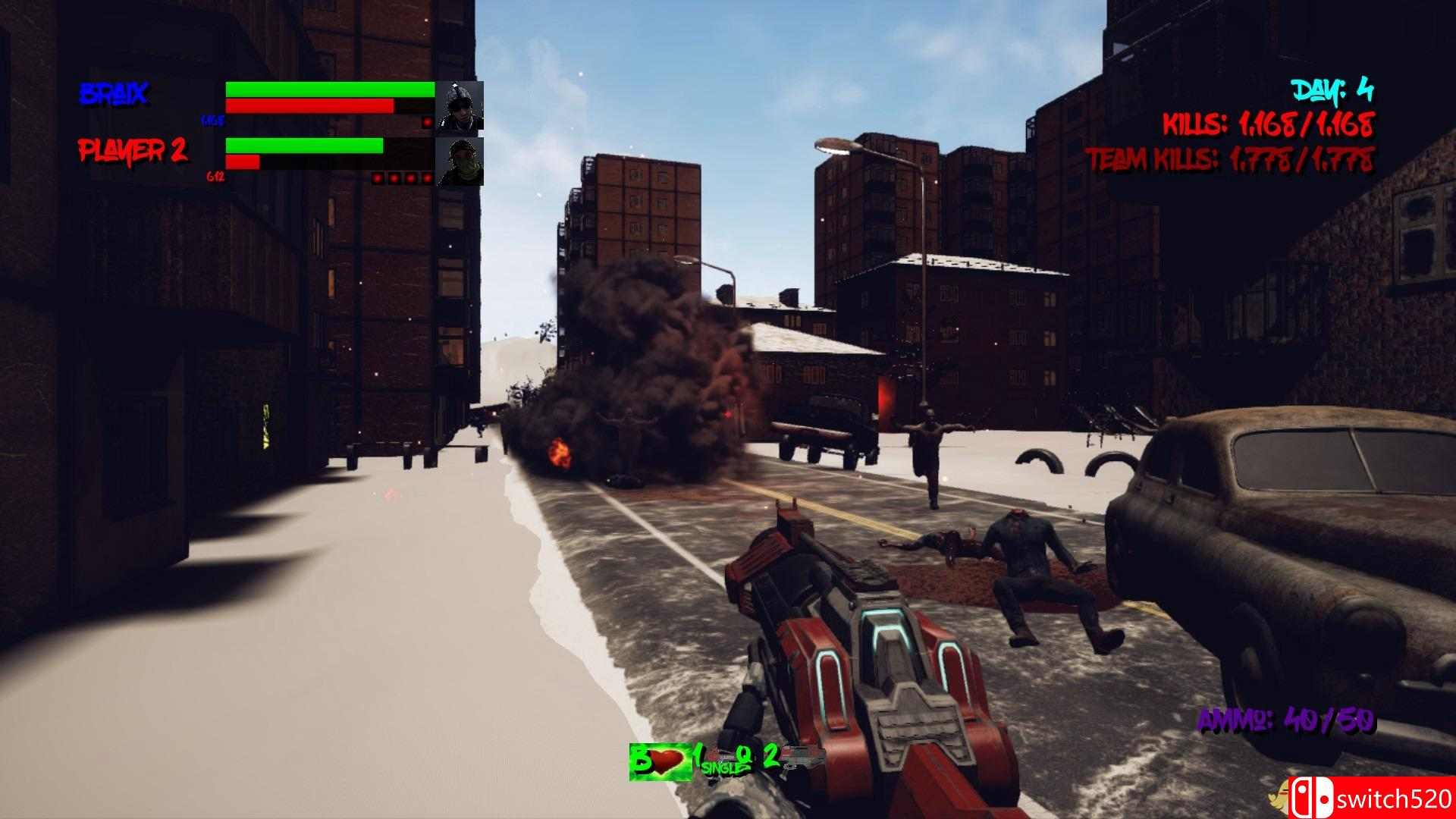Select the B key binding indicator
1456x819 pixels.
pyautogui.click(x=639, y=758)
